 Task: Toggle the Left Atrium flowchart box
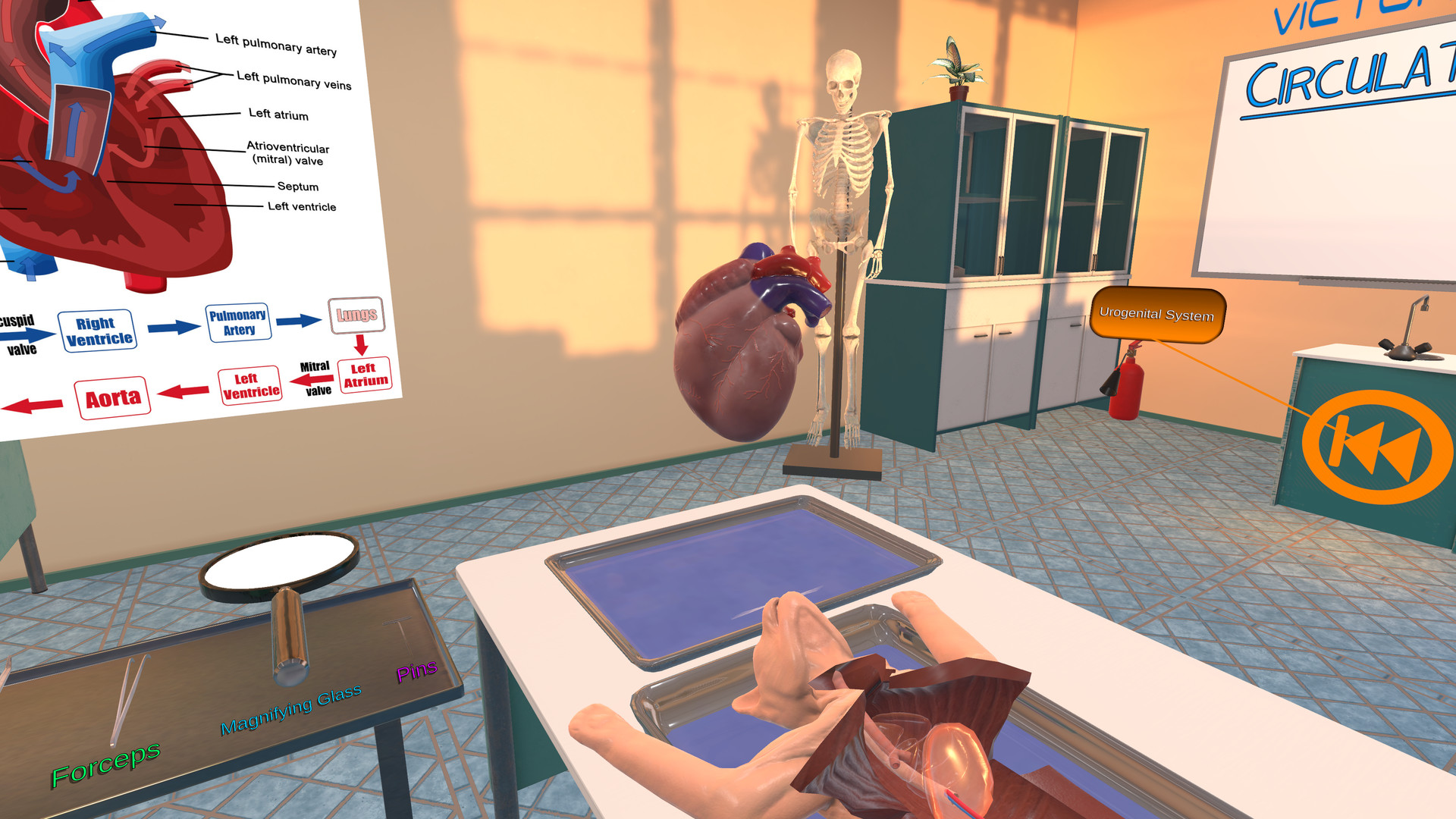coord(363,377)
